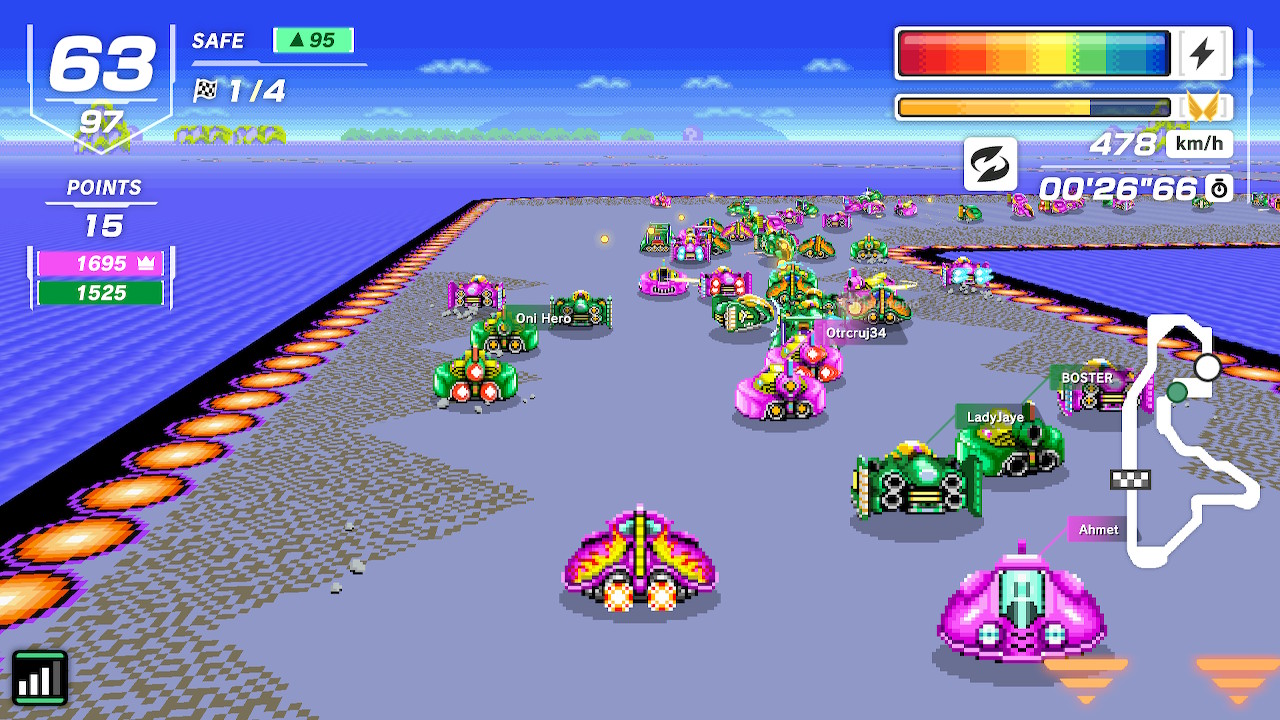Open the track minimap
Viewport: 1280px width, 720px height.
coord(1190,440)
